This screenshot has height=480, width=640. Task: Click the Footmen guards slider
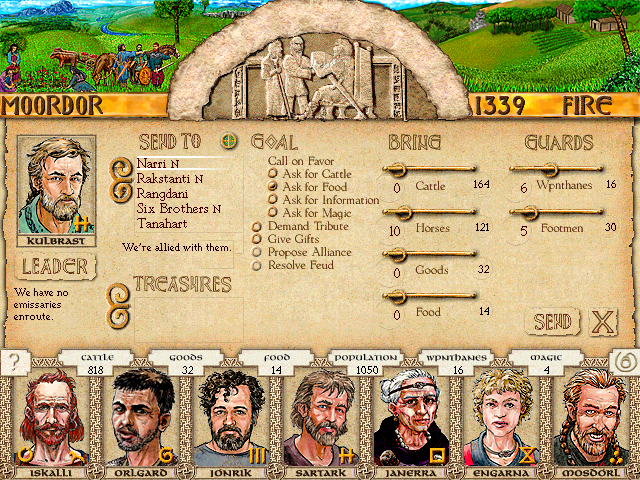[x=524, y=211]
